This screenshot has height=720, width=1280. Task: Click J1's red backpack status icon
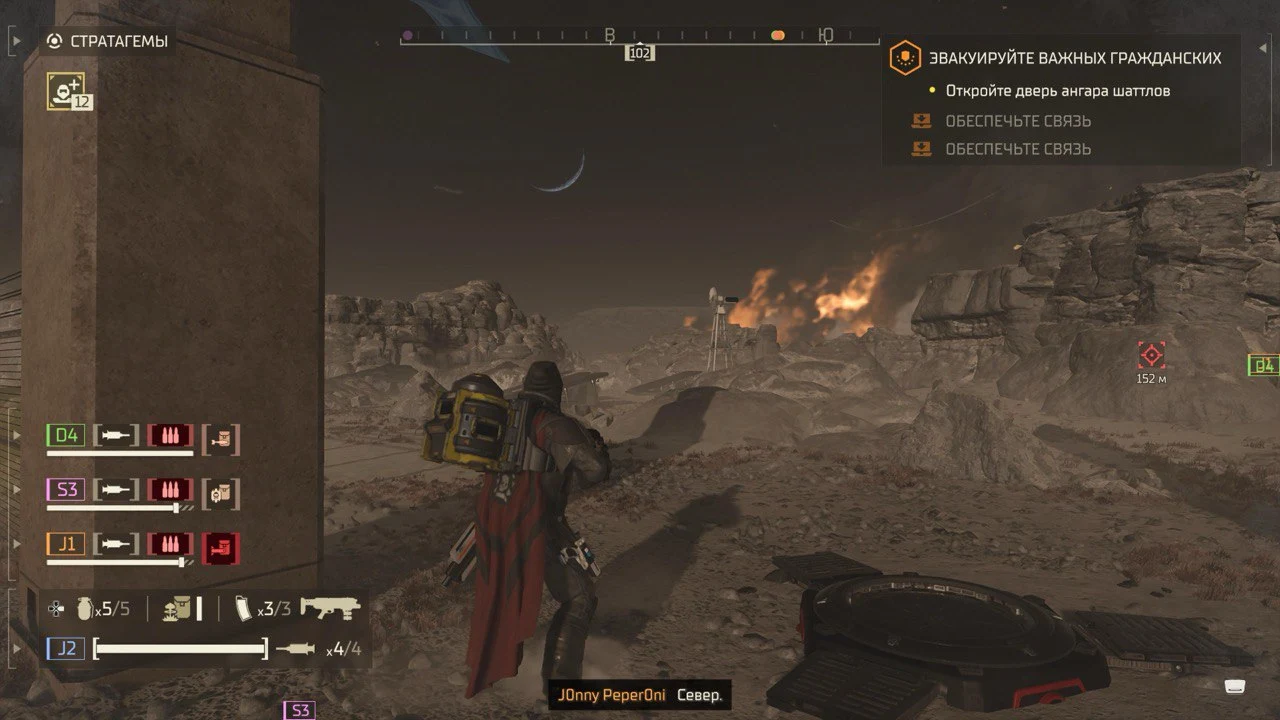(221, 546)
